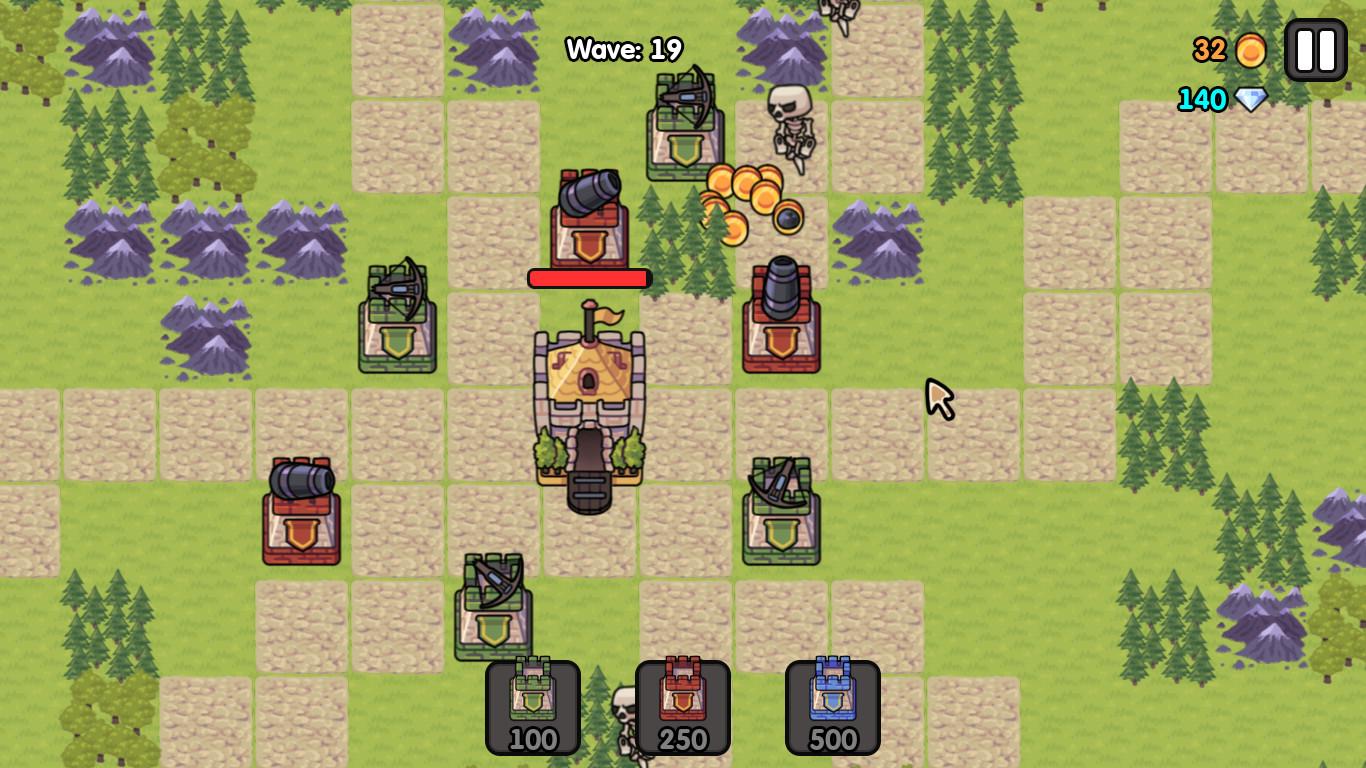This screenshot has height=768, width=1366.
Task: Click the gem count 140 display
Action: point(1200,99)
